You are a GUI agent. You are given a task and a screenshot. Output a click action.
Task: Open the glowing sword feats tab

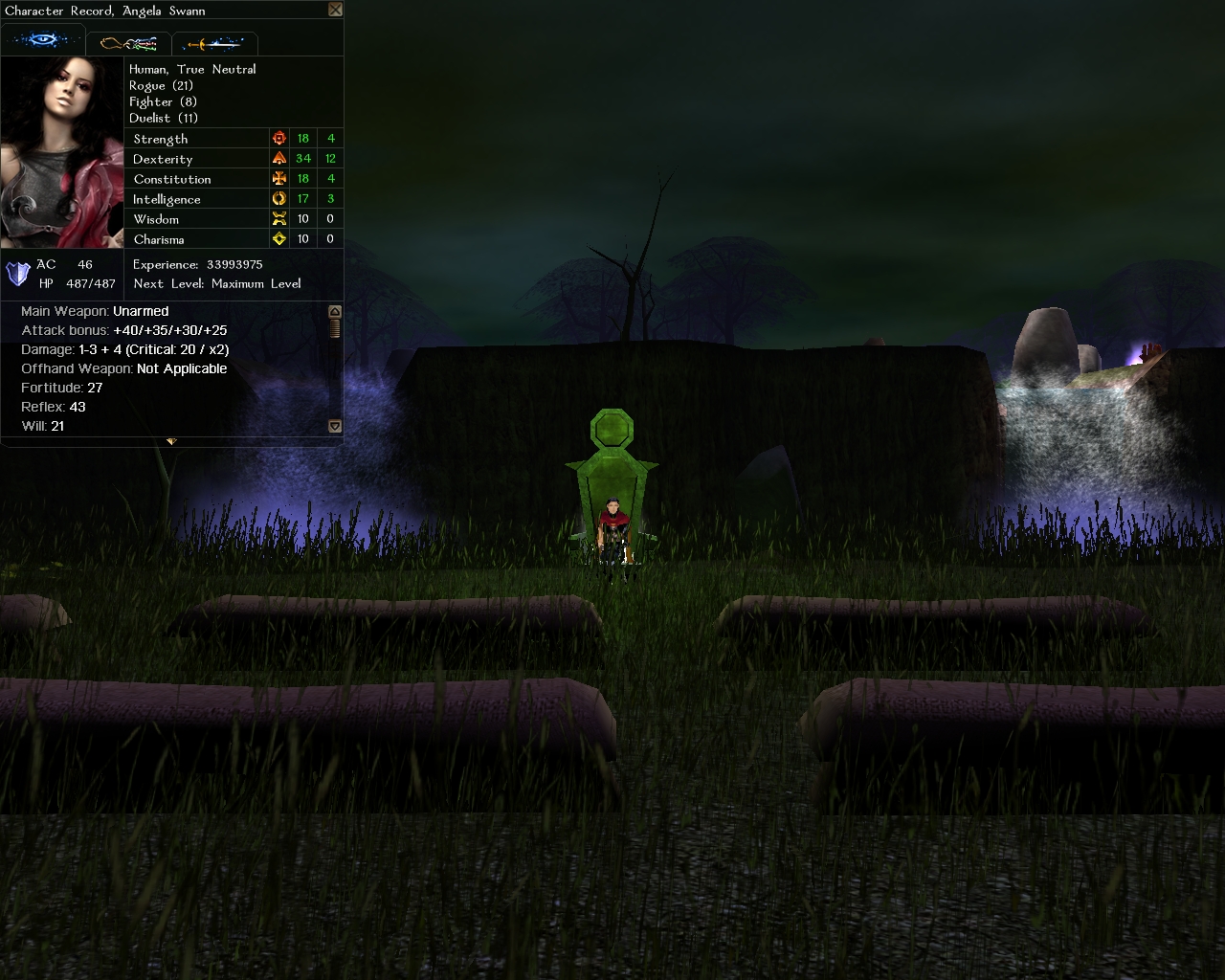click(x=214, y=43)
